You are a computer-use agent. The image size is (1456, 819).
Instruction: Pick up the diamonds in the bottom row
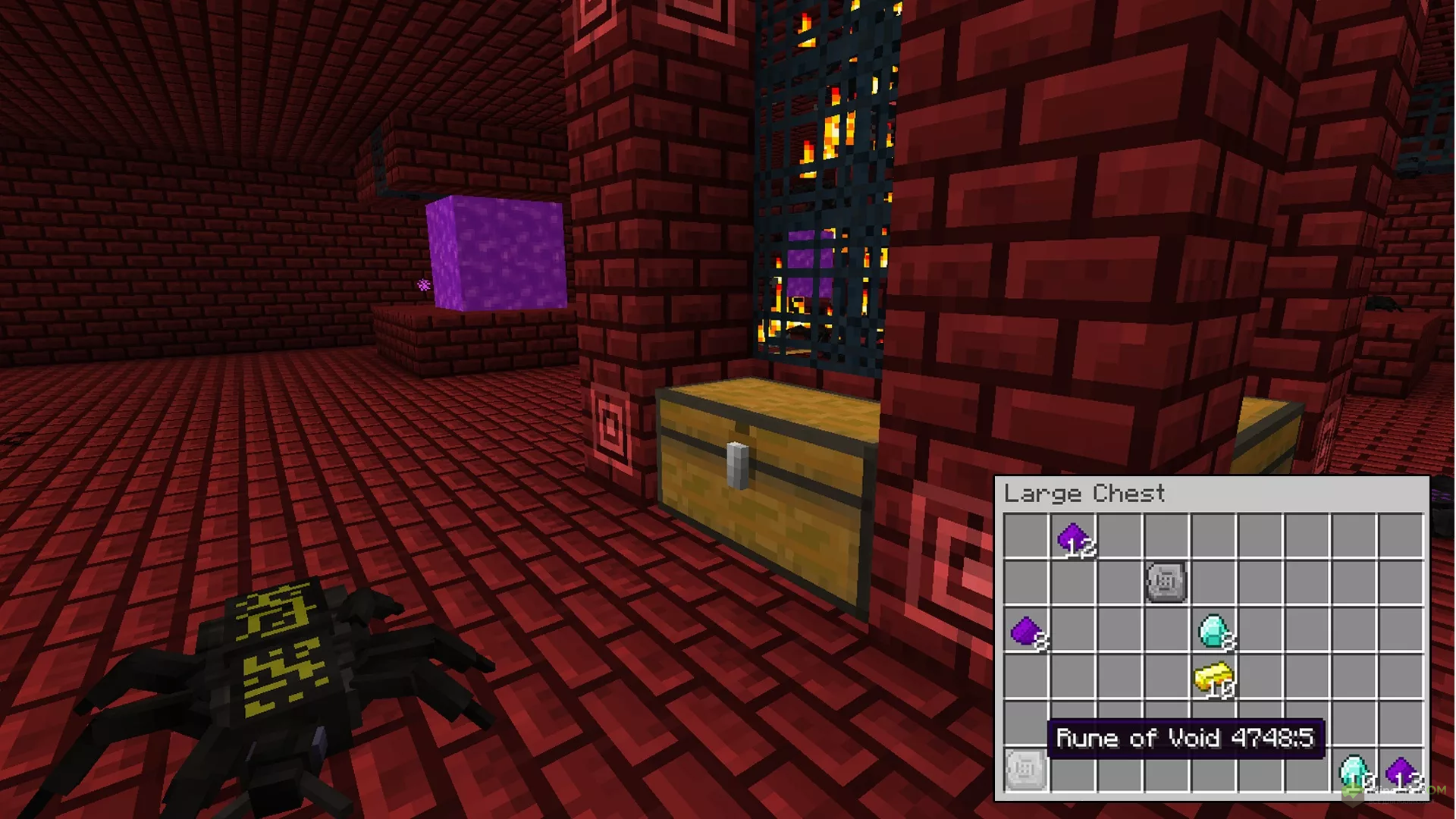[x=1354, y=771]
